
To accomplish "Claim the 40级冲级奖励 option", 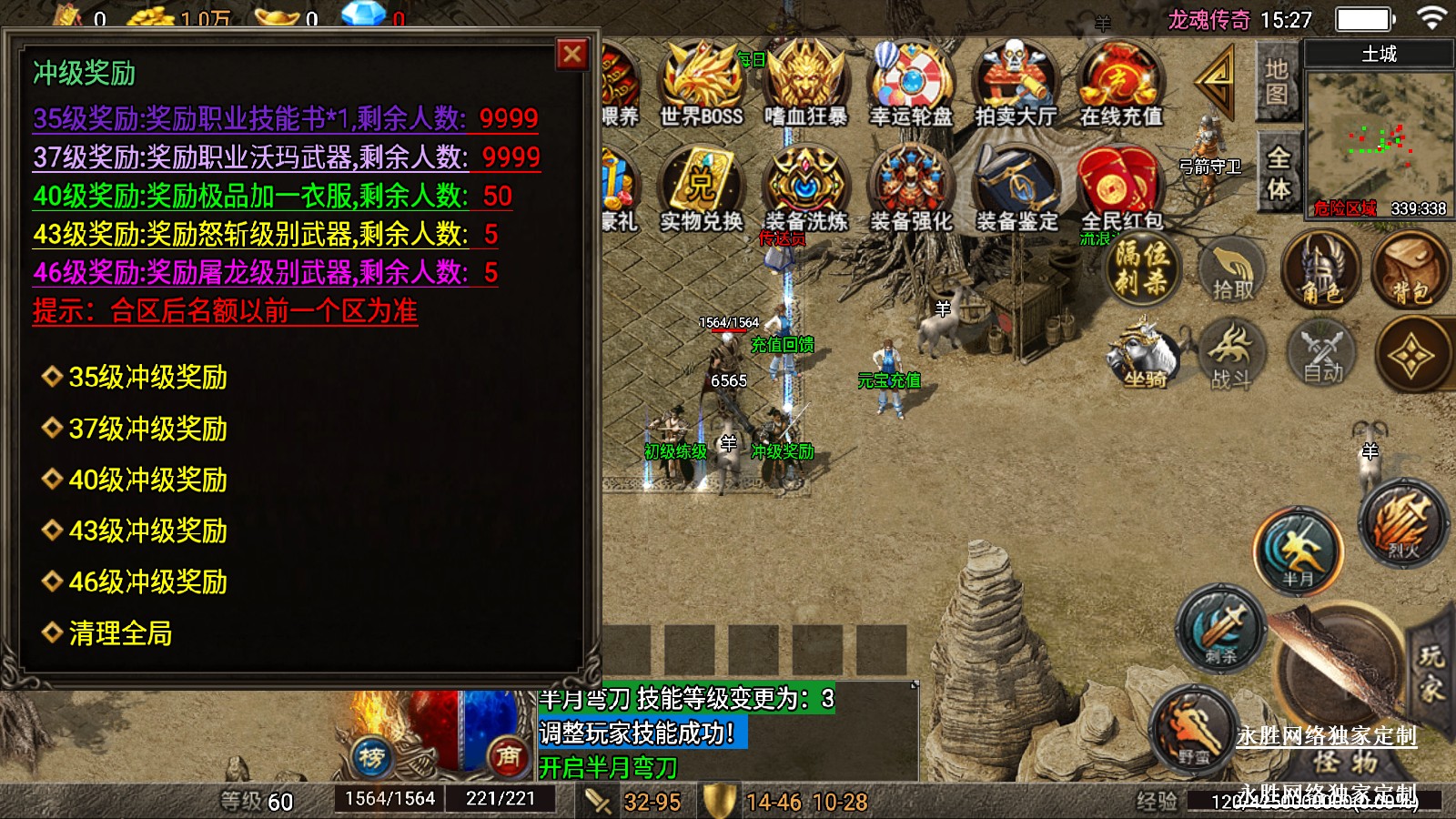I will coord(147,480).
